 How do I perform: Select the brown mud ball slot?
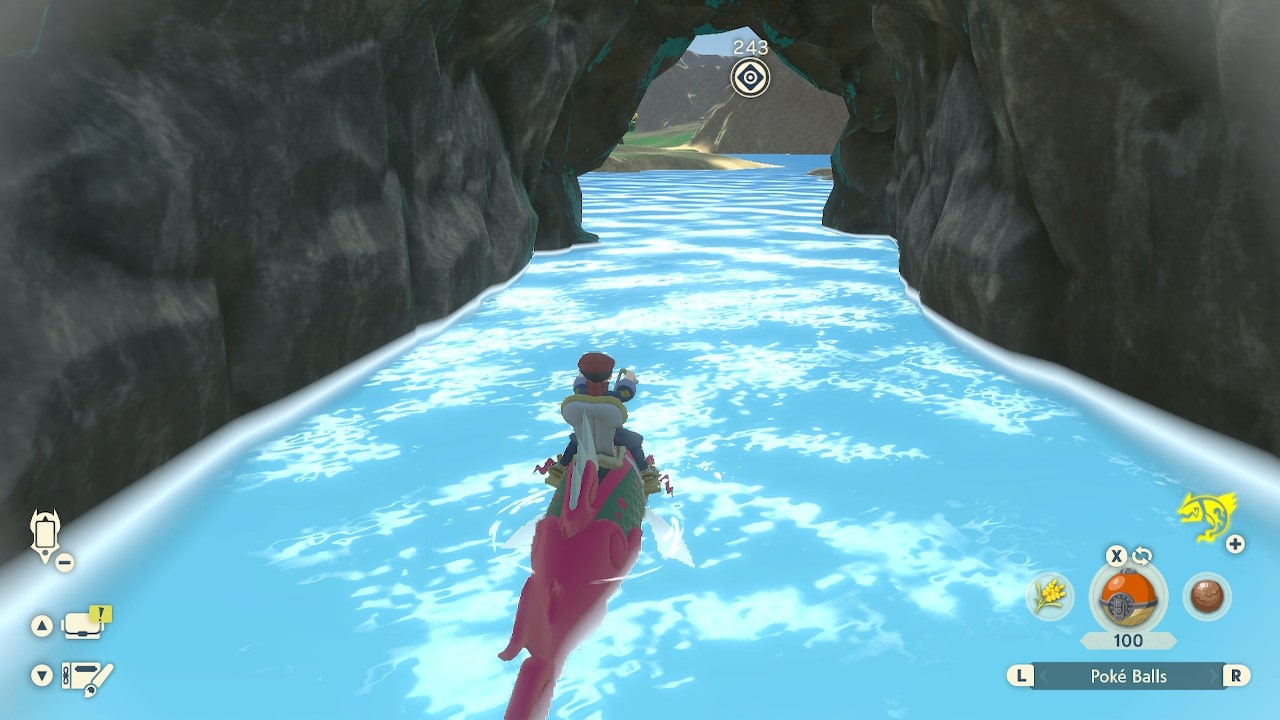1207,596
